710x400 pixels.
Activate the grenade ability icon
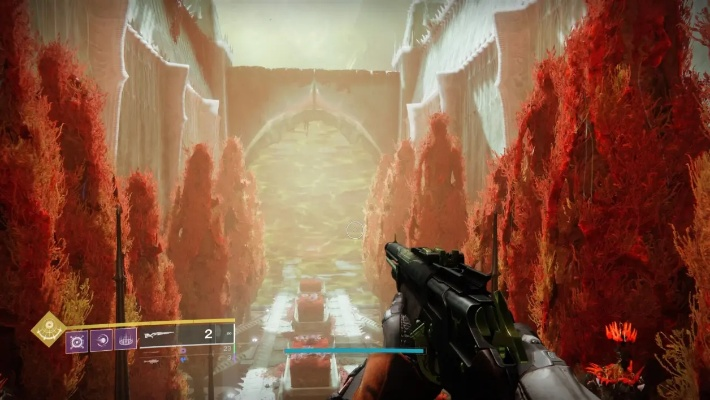pyautogui.click(x=77, y=341)
